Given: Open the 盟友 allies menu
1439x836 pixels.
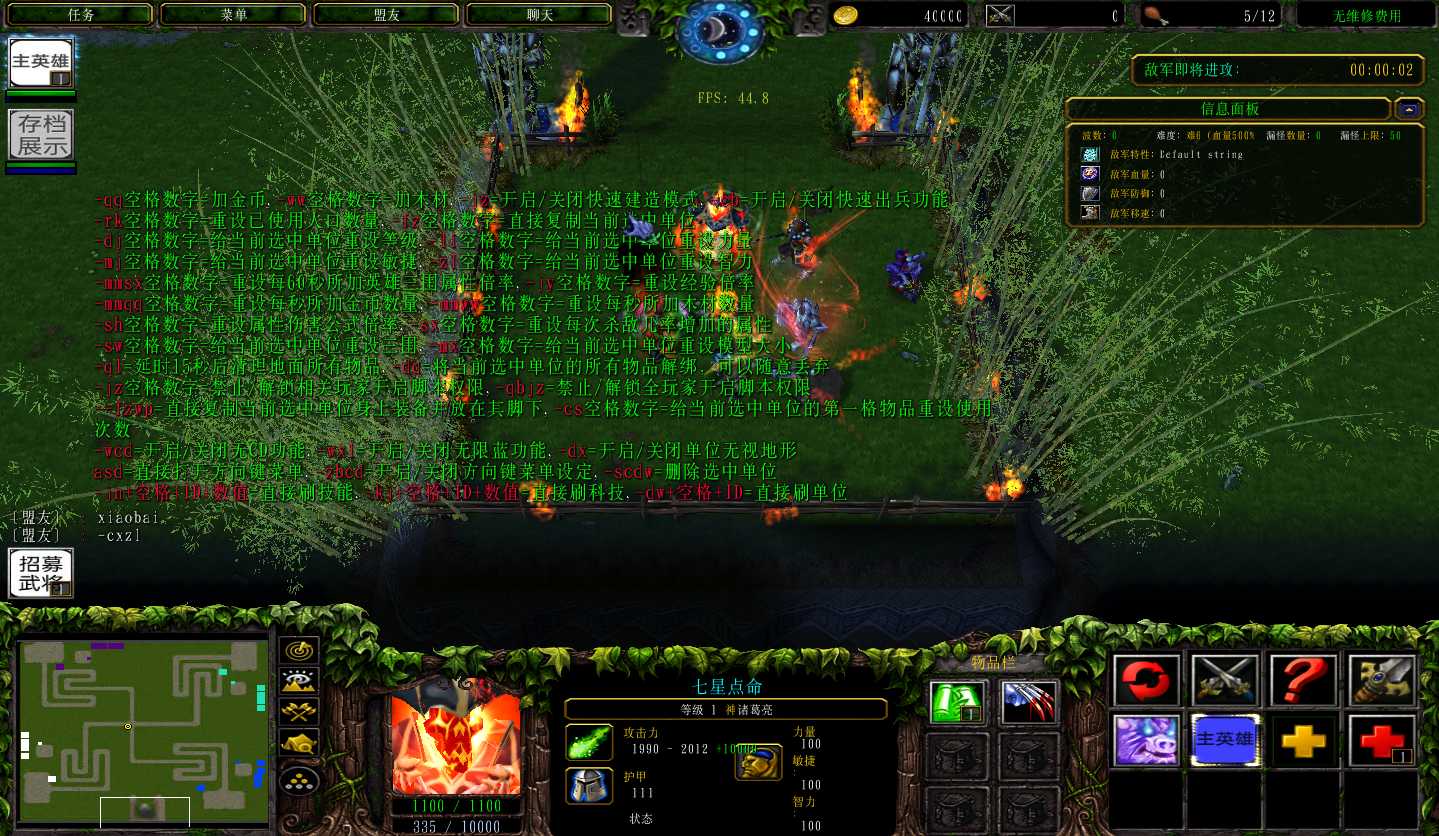Looking at the screenshot, I should (x=387, y=15).
